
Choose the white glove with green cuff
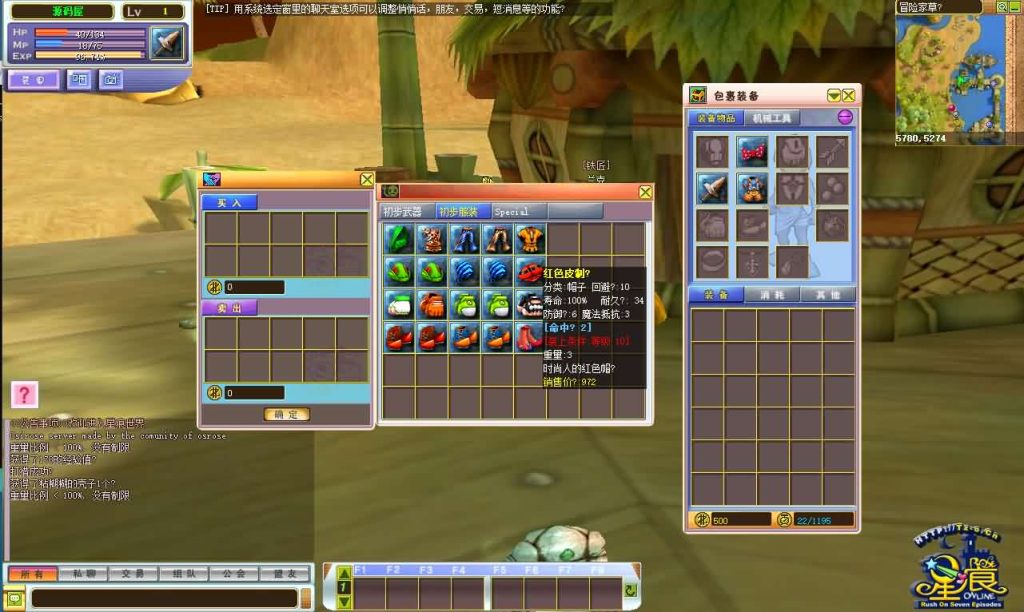click(399, 304)
